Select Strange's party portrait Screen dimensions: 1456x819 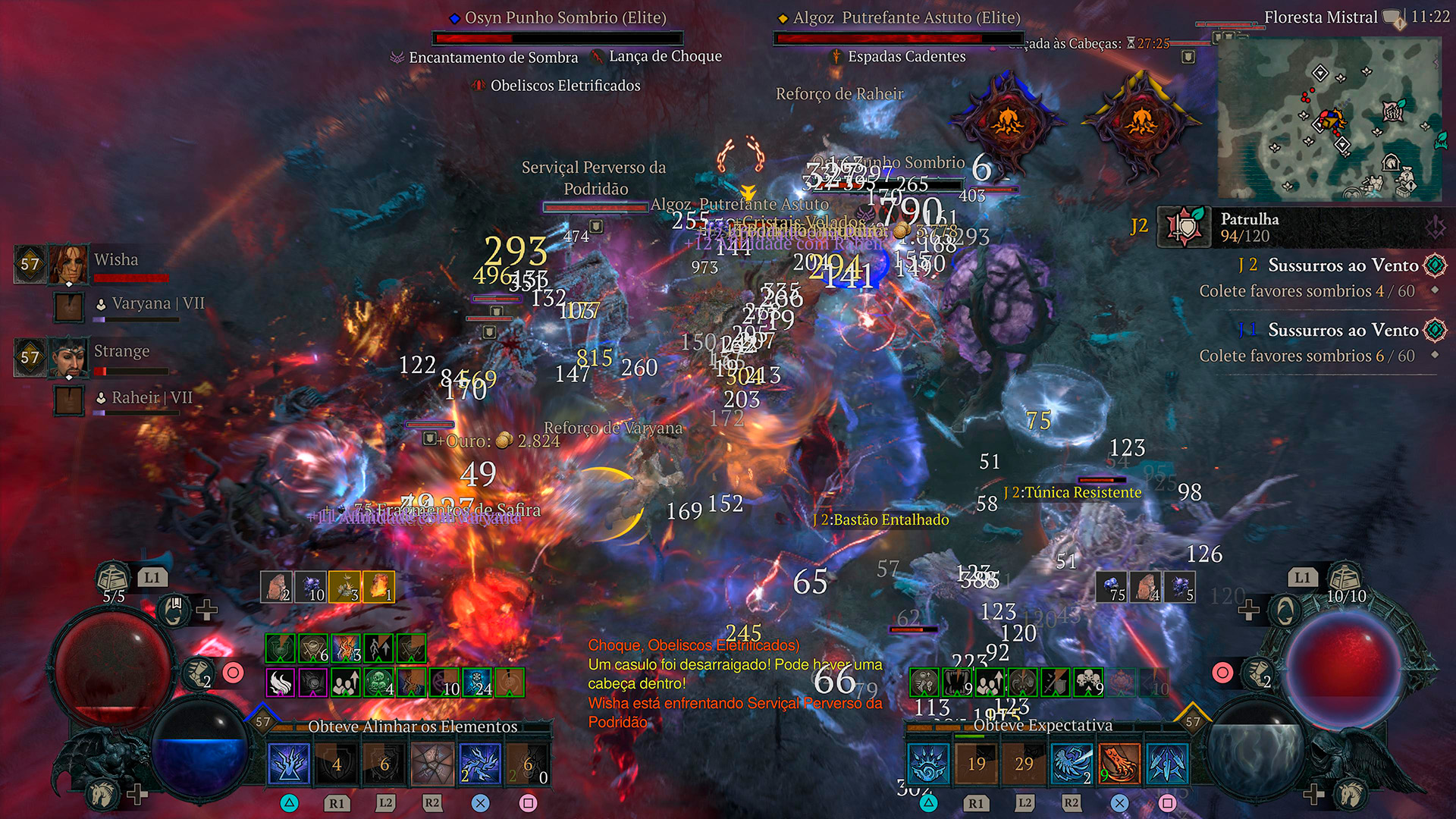tap(67, 357)
